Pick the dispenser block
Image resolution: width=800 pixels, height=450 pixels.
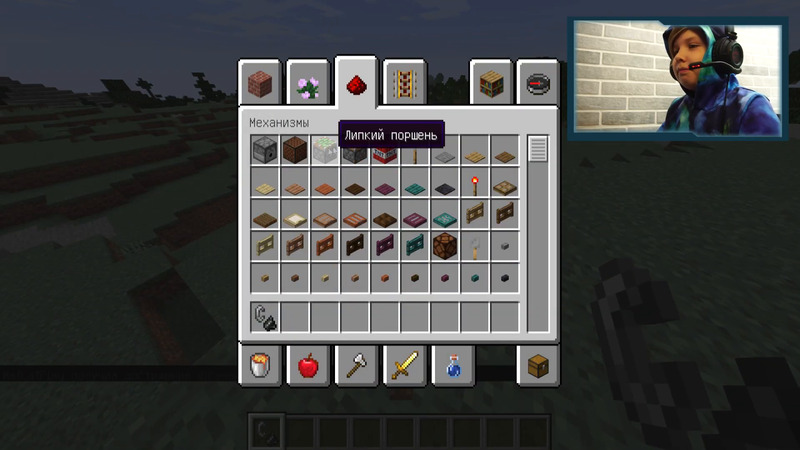coord(265,151)
